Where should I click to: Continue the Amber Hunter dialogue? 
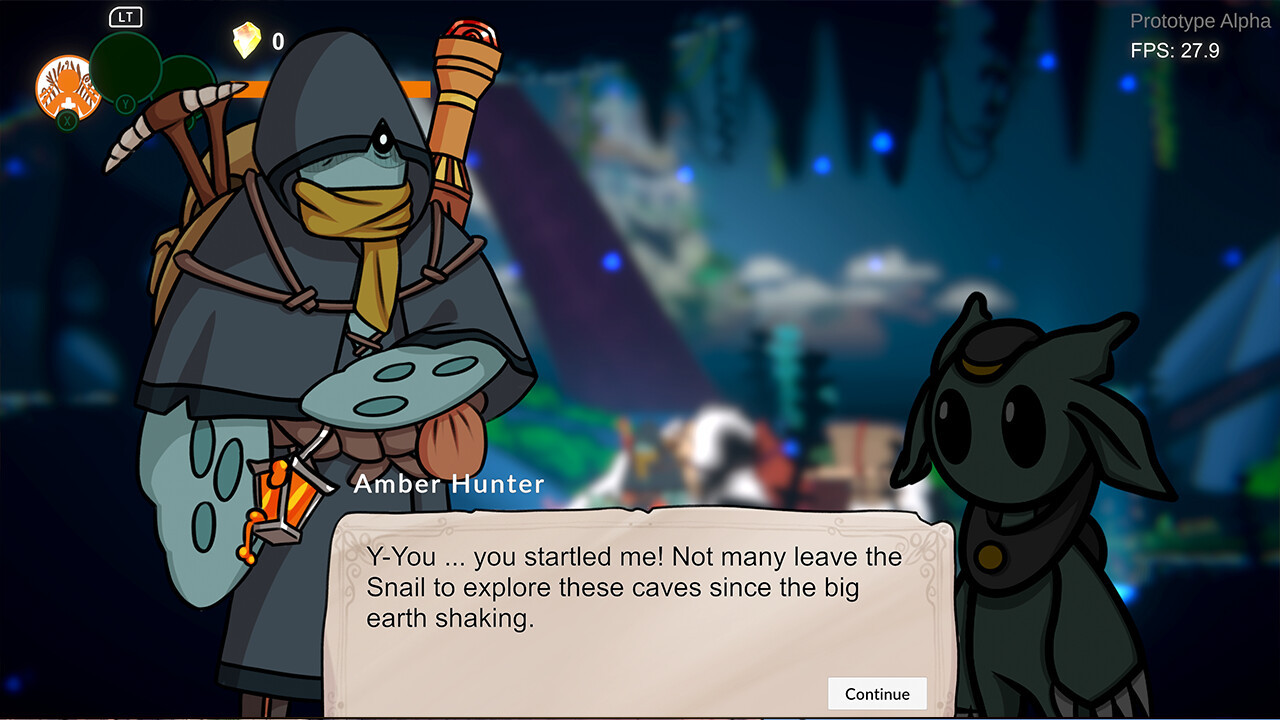tap(877, 694)
